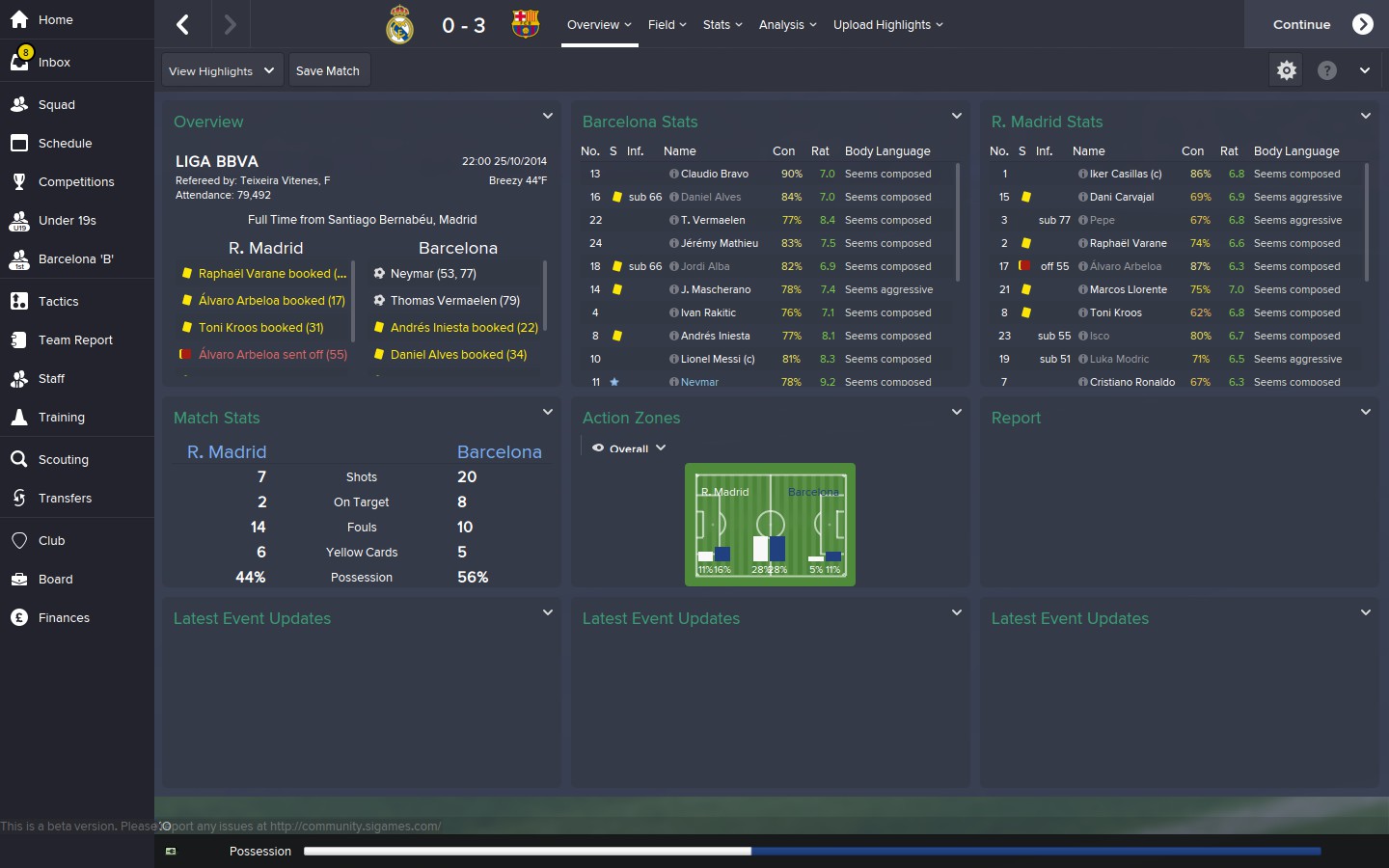This screenshot has width=1389, height=868.
Task: Open the View Highlights dropdown
Action: 222,70
